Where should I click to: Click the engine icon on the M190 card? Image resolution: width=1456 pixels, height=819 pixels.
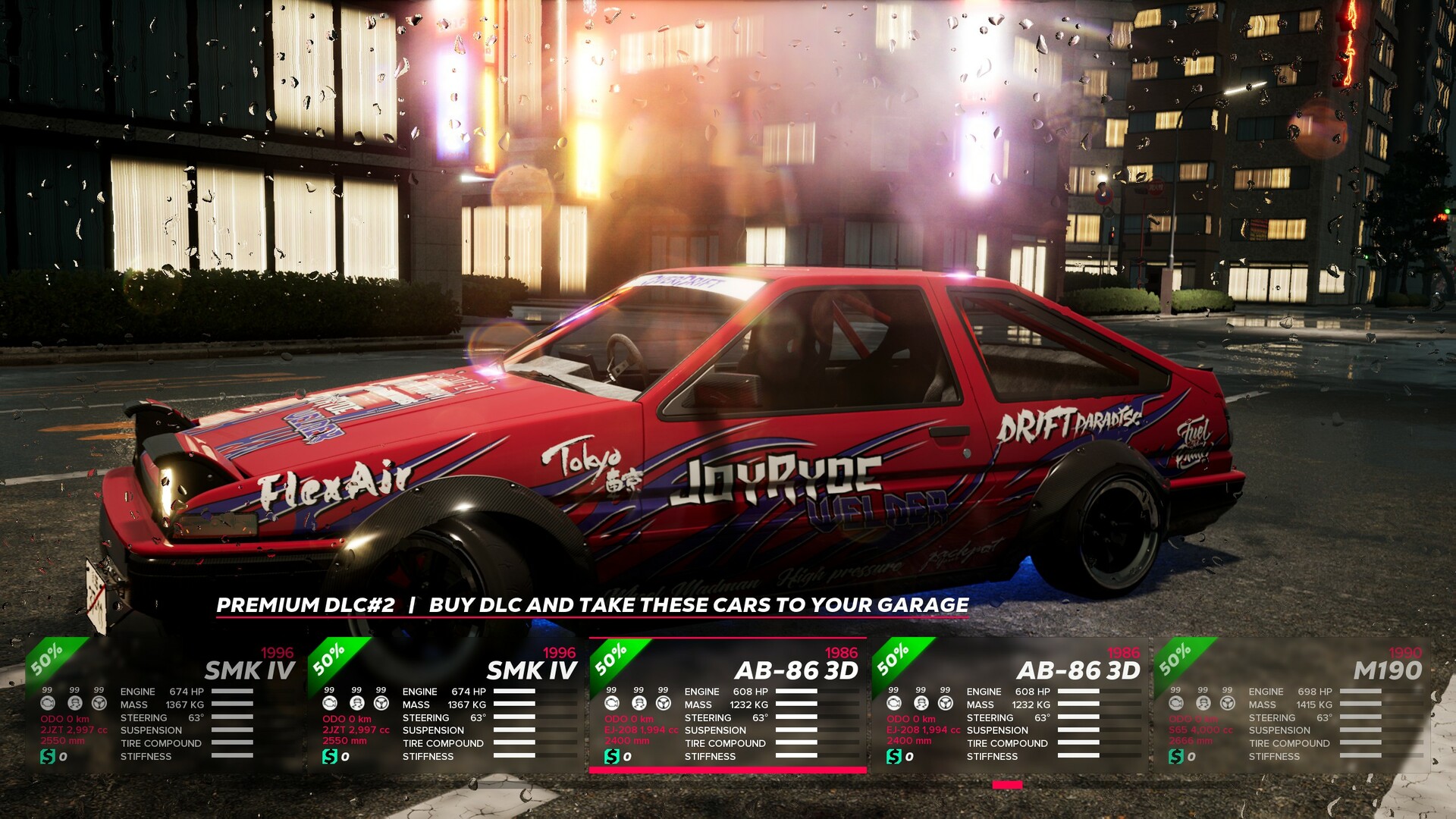1176,704
